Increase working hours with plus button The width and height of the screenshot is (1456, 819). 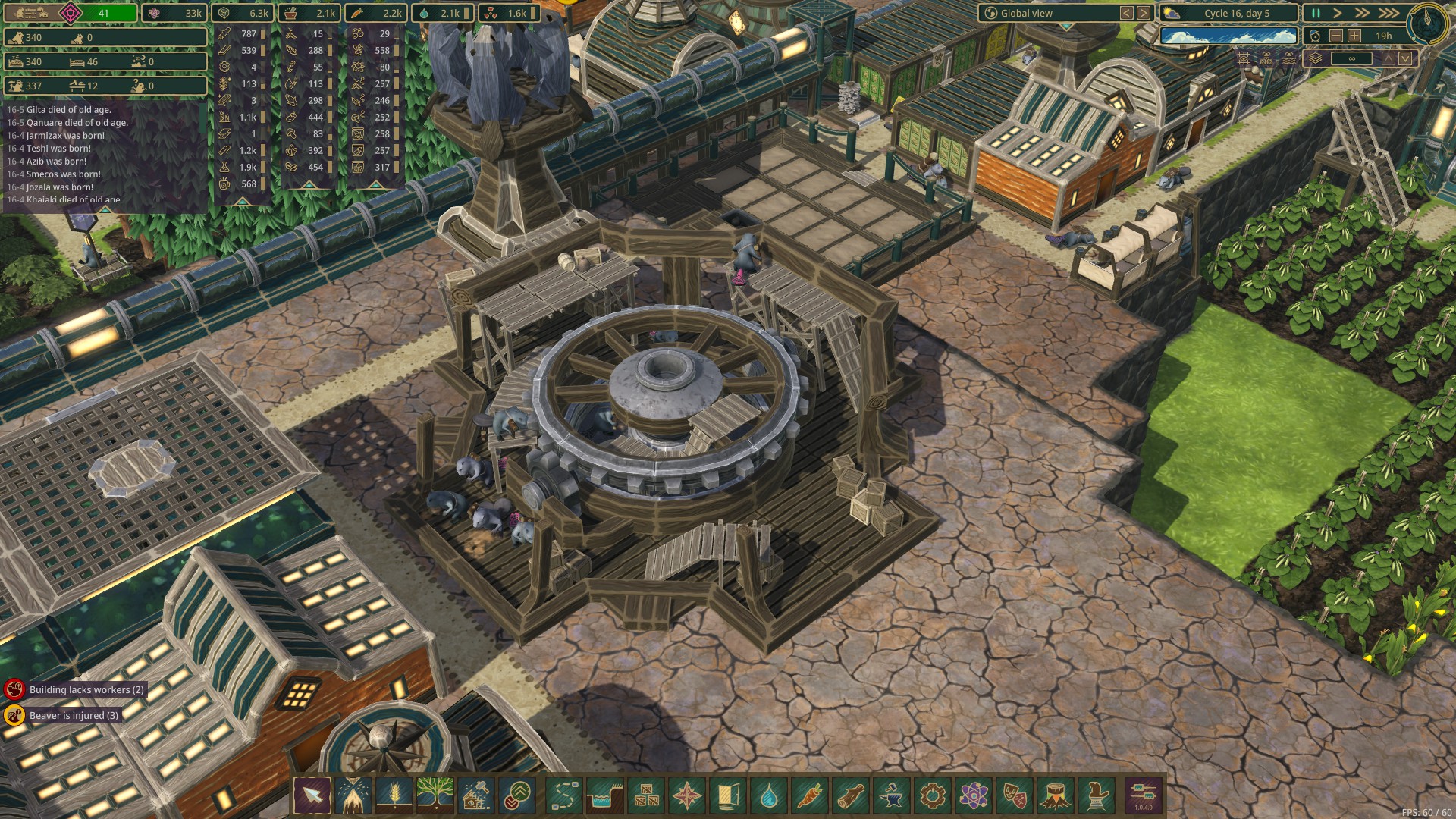(1354, 36)
